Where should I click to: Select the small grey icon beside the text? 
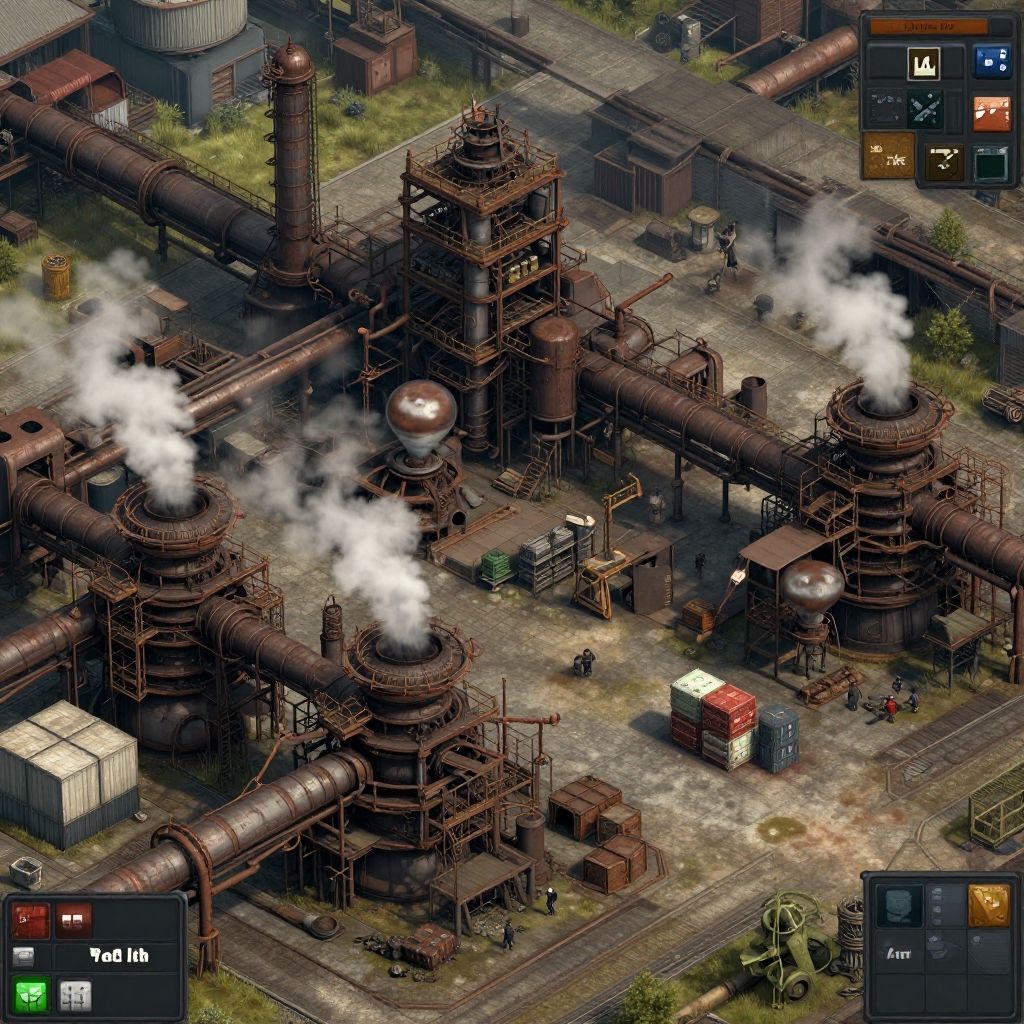tap(24, 957)
